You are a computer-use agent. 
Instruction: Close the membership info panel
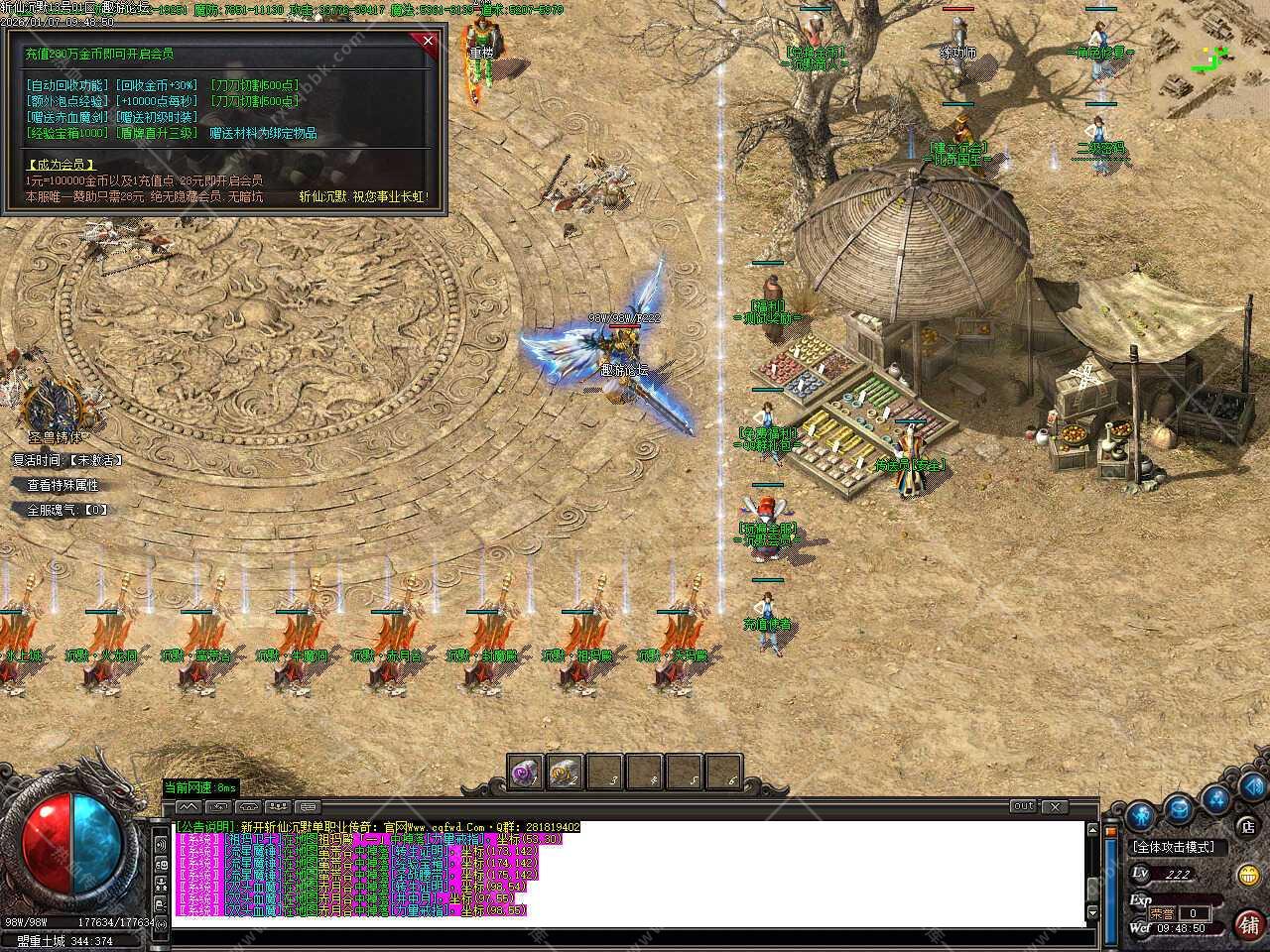pyautogui.click(x=428, y=40)
